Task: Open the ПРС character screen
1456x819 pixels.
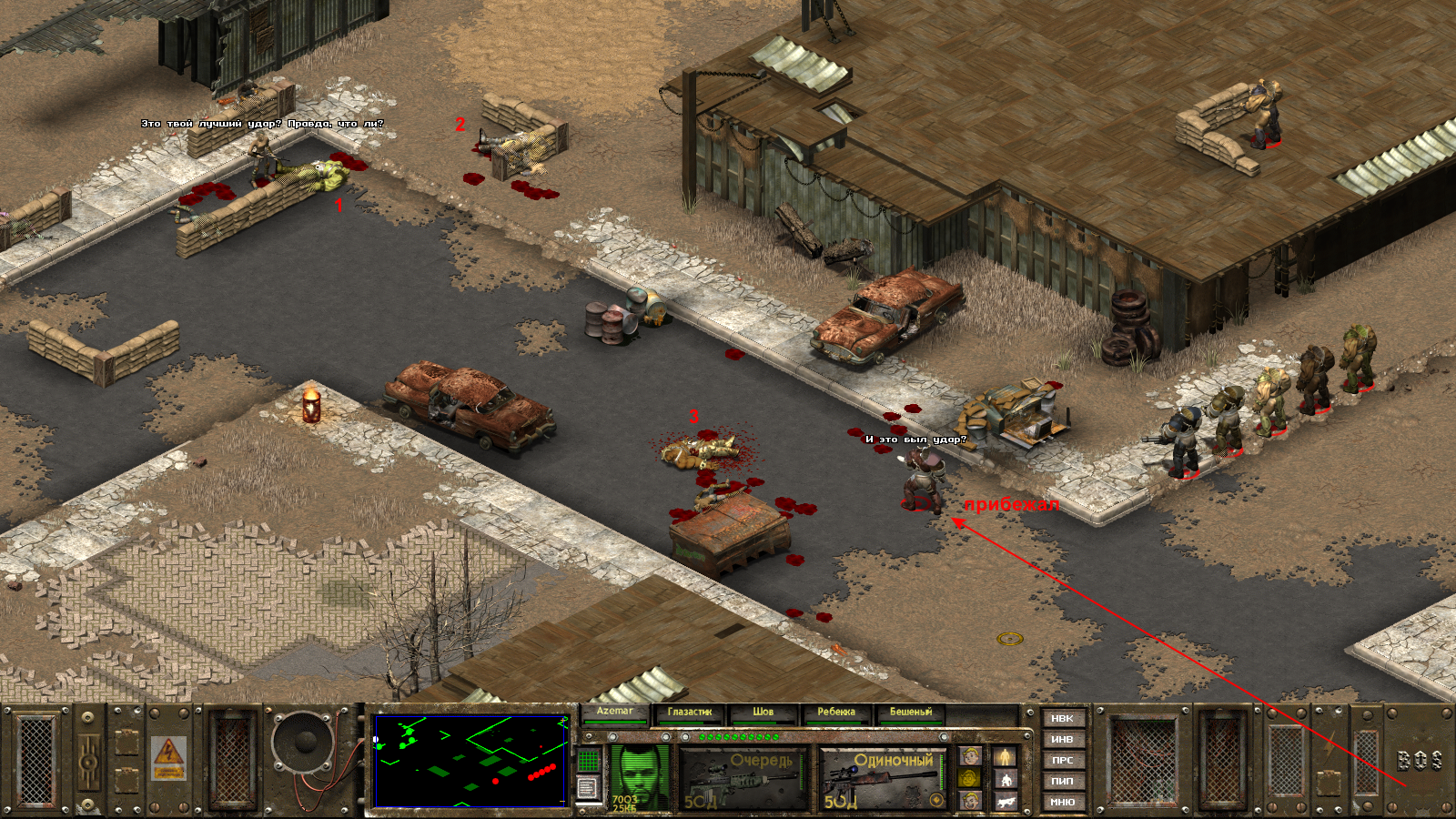Action: coord(1062,761)
